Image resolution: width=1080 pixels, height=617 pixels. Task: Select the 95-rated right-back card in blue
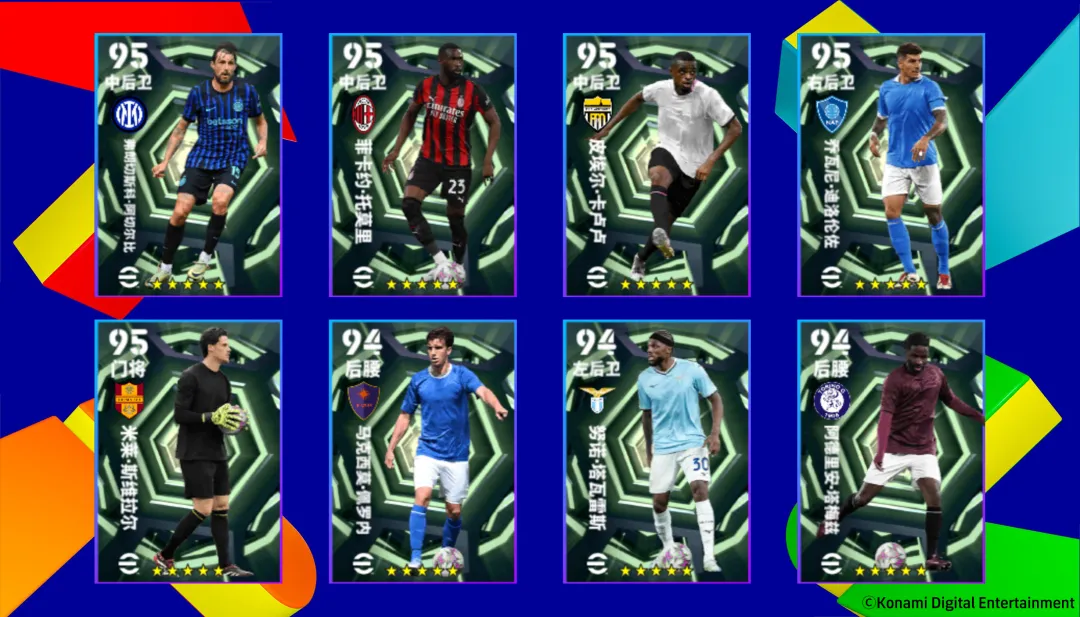890,165
